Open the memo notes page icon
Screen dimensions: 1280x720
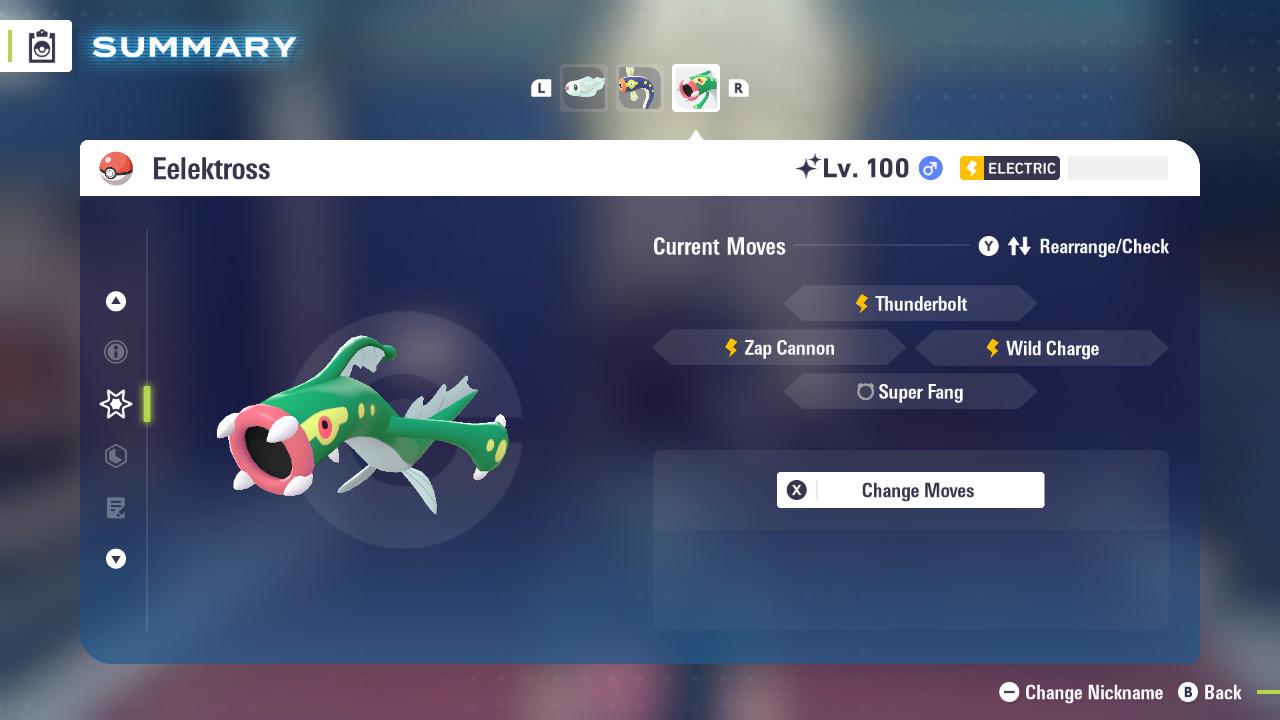click(x=116, y=508)
